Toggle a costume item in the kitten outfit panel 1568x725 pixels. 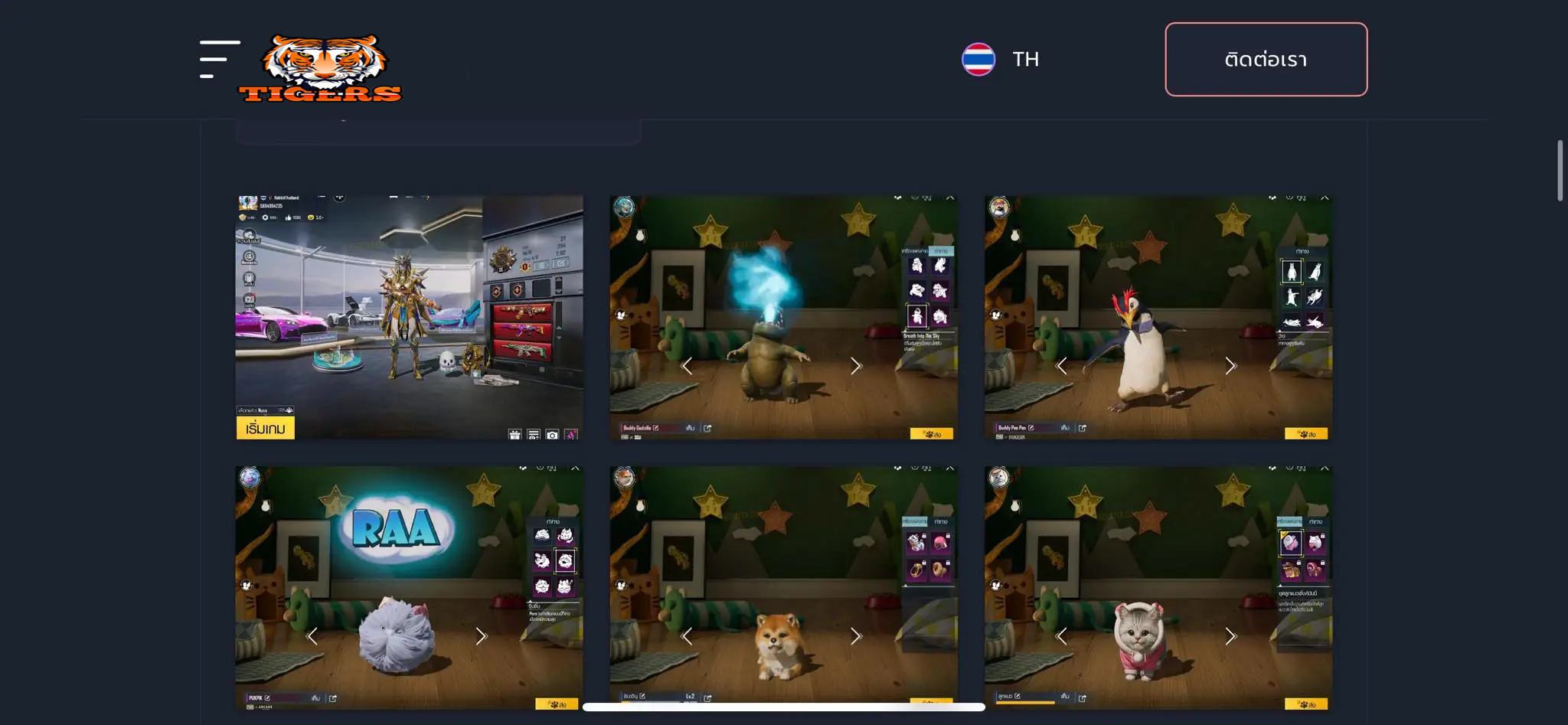click(x=1292, y=543)
